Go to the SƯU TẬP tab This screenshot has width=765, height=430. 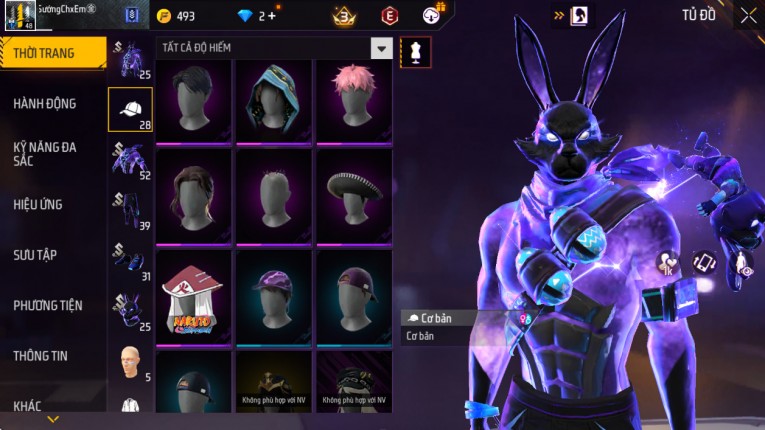coord(35,255)
